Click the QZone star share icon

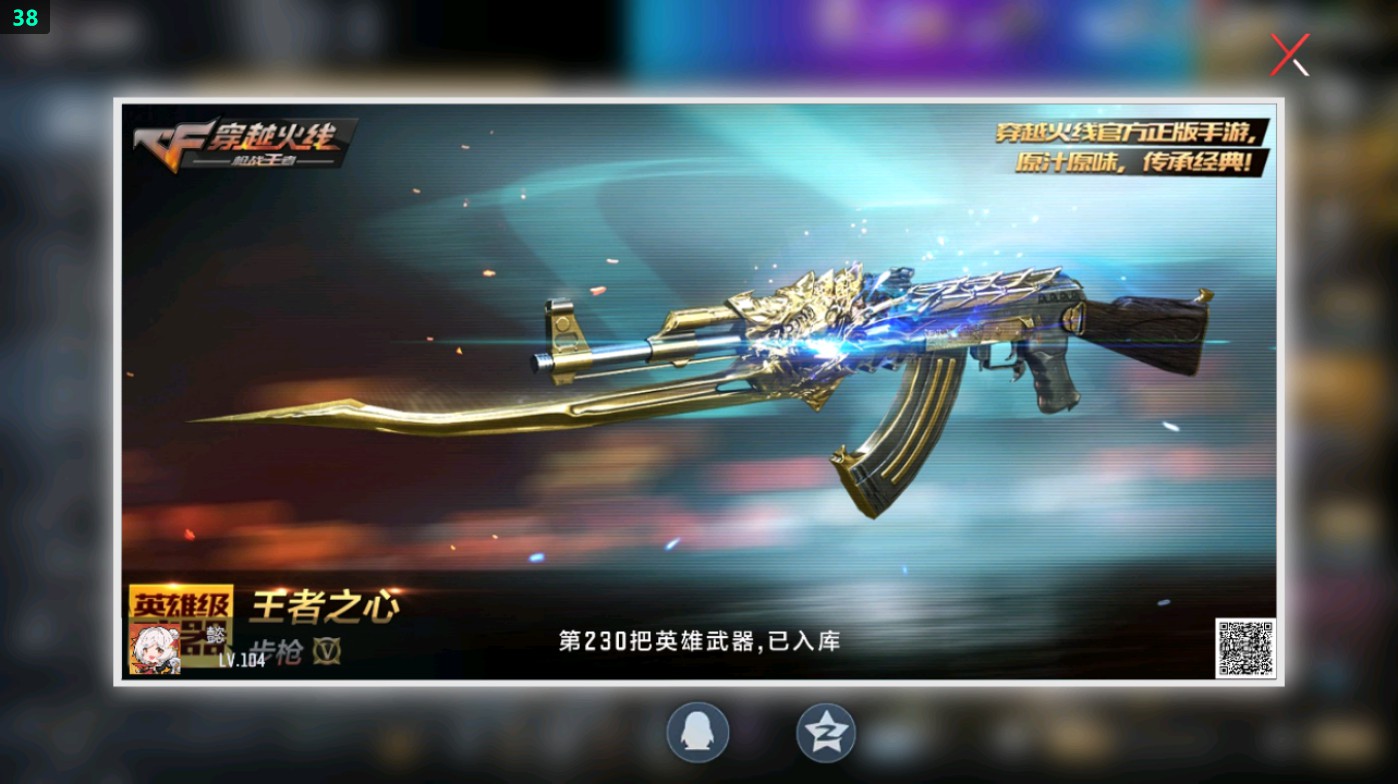click(824, 732)
